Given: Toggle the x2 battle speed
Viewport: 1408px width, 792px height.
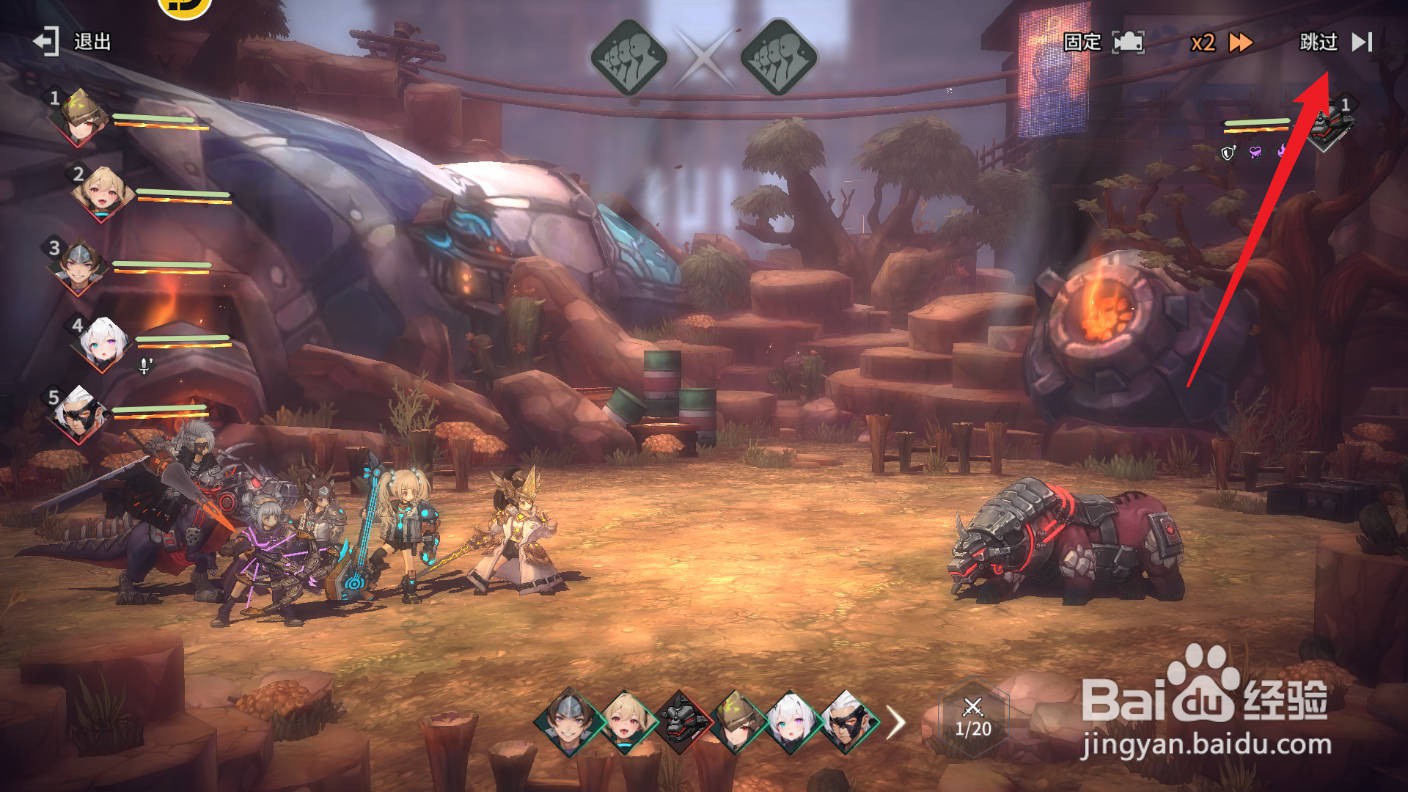Looking at the screenshot, I should click(1221, 42).
